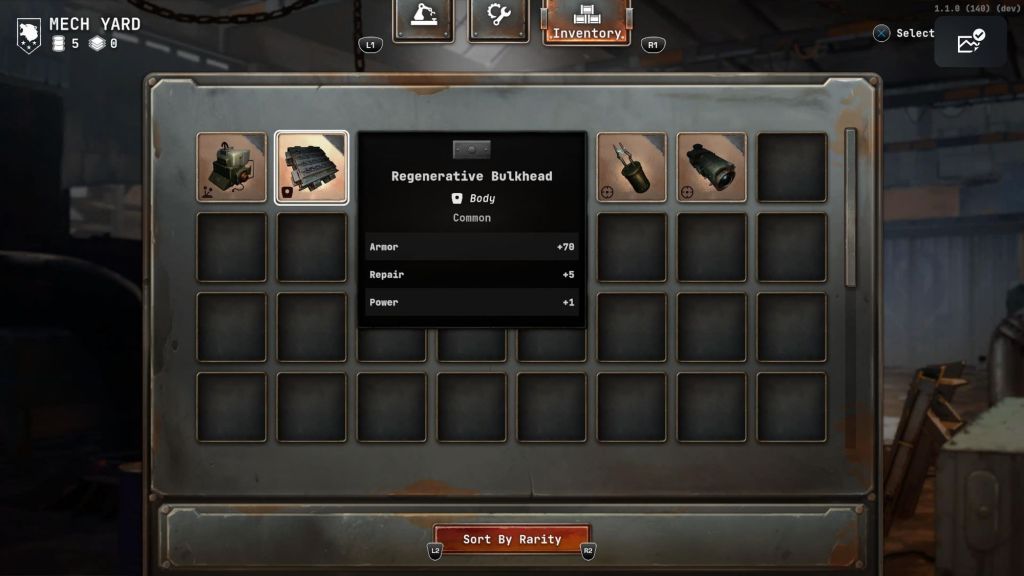The image size is (1024, 576).
Task: Click the inventory scrollbar handle
Action: (851, 205)
